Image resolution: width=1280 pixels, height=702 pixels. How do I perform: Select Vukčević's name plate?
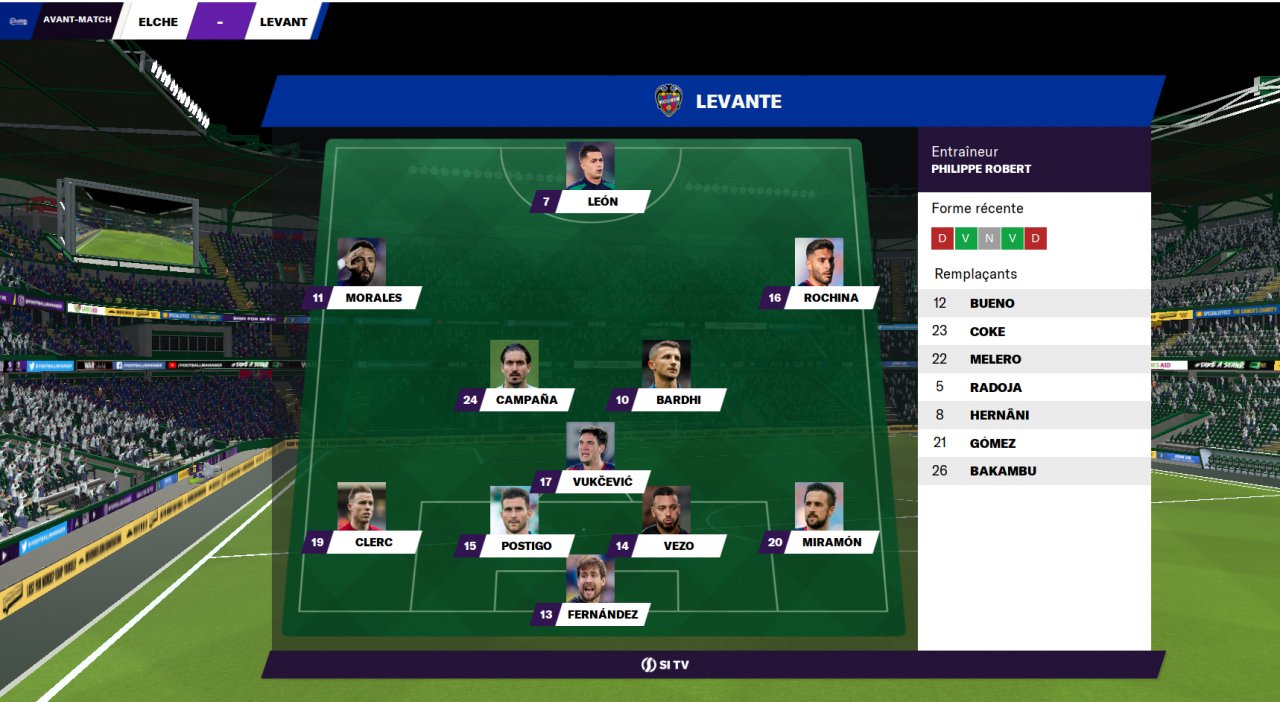pyautogui.click(x=599, y=483)
